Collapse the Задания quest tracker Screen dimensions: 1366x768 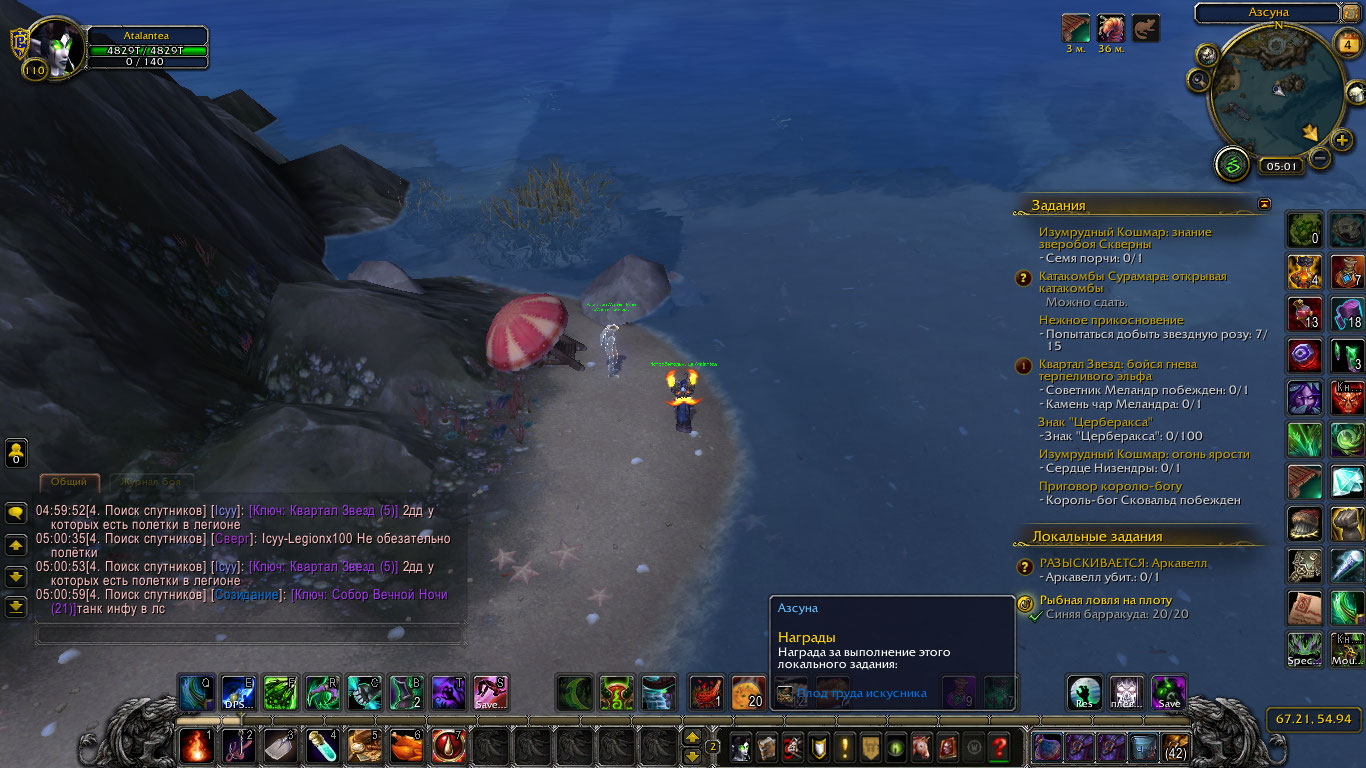tap(1265, 204)
